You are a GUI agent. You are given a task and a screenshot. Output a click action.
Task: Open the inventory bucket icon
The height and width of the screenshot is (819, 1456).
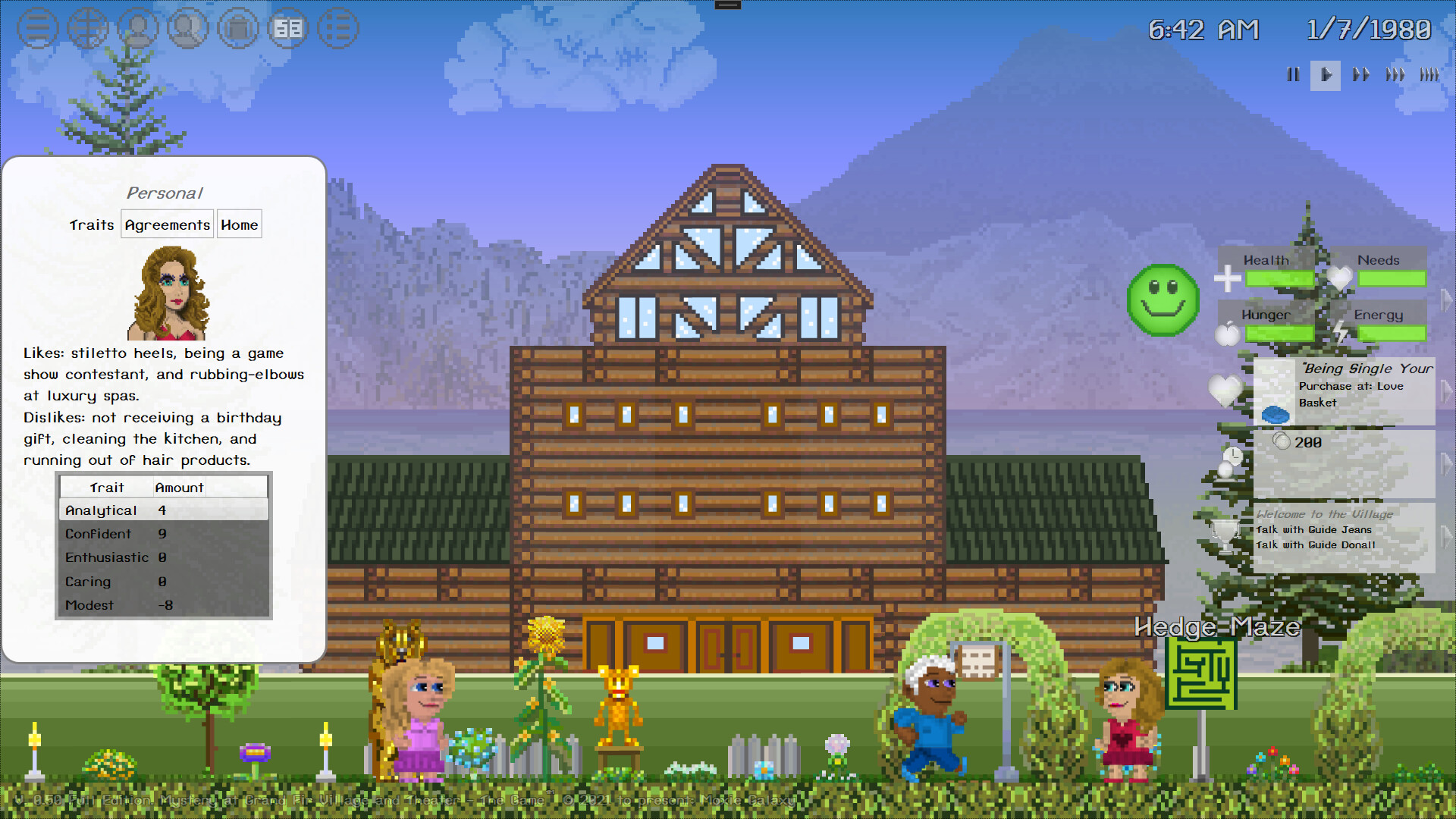pyautogui.click(x=238, y=28)
